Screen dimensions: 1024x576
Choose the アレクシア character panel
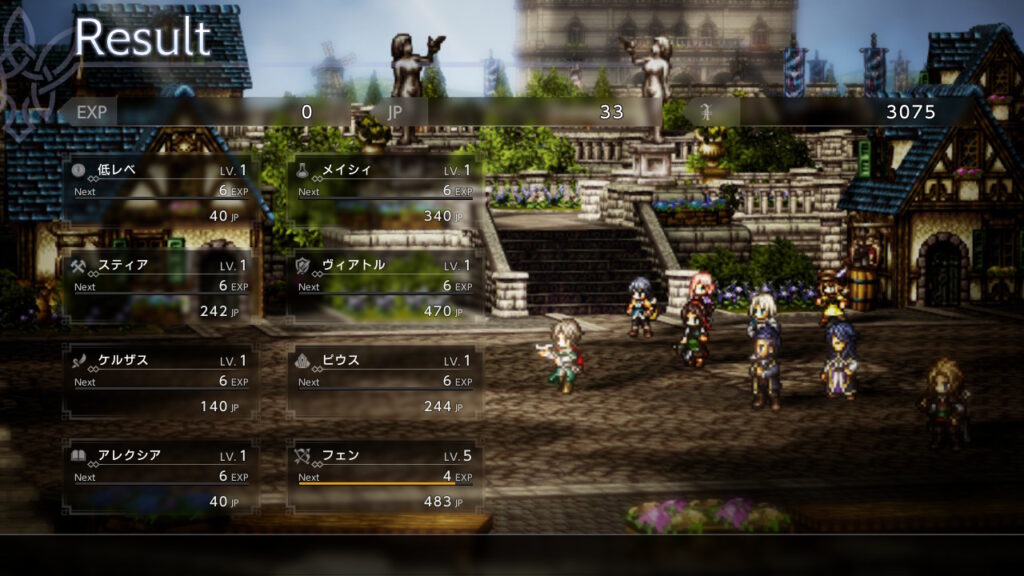coord(161,477)
